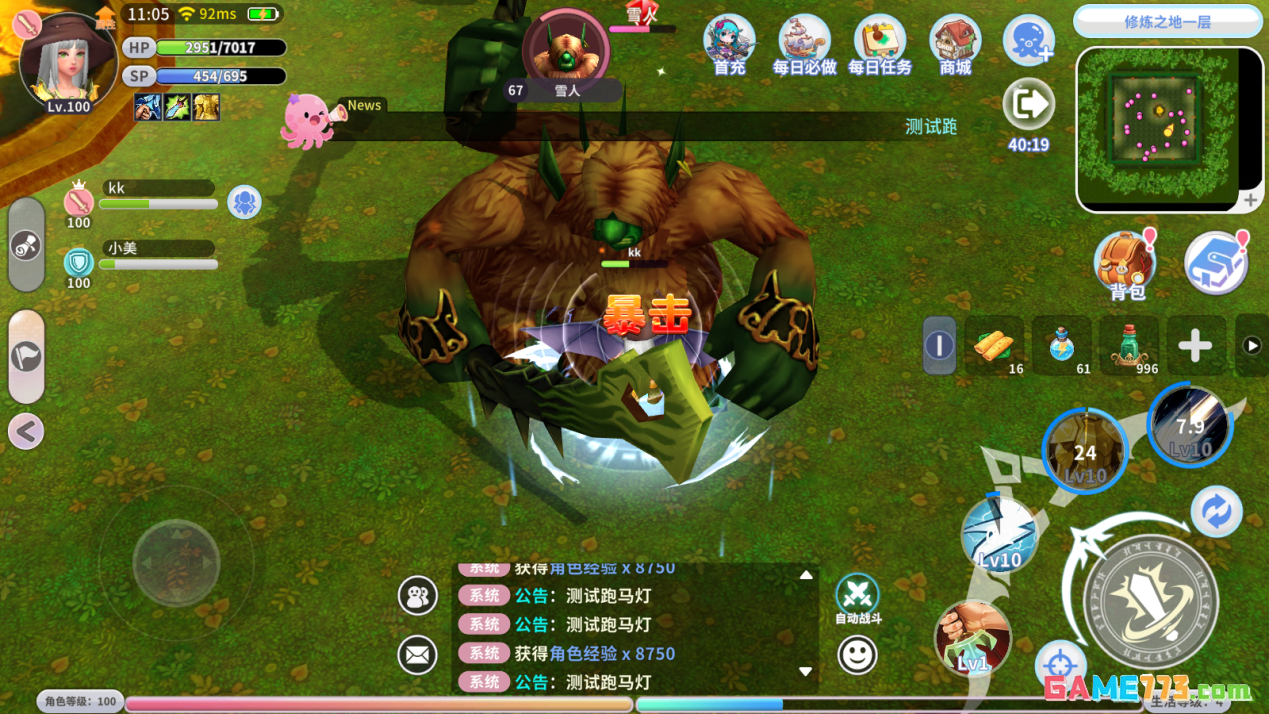Tap the exit dungeon arrow button
The height and width of the screenshot is (714, 1269).
coord(1028,104)
